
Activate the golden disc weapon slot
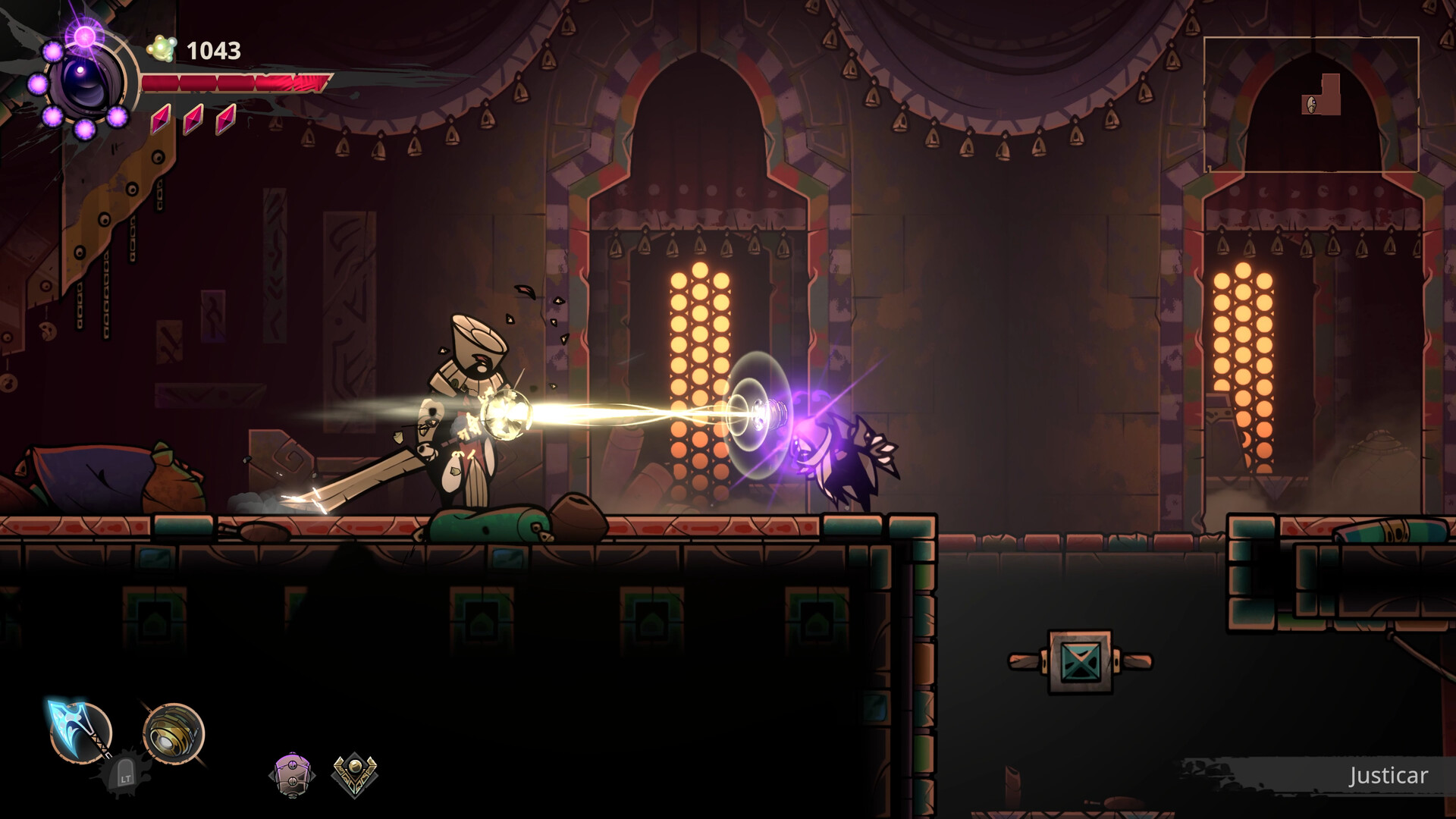click(173, 733)
